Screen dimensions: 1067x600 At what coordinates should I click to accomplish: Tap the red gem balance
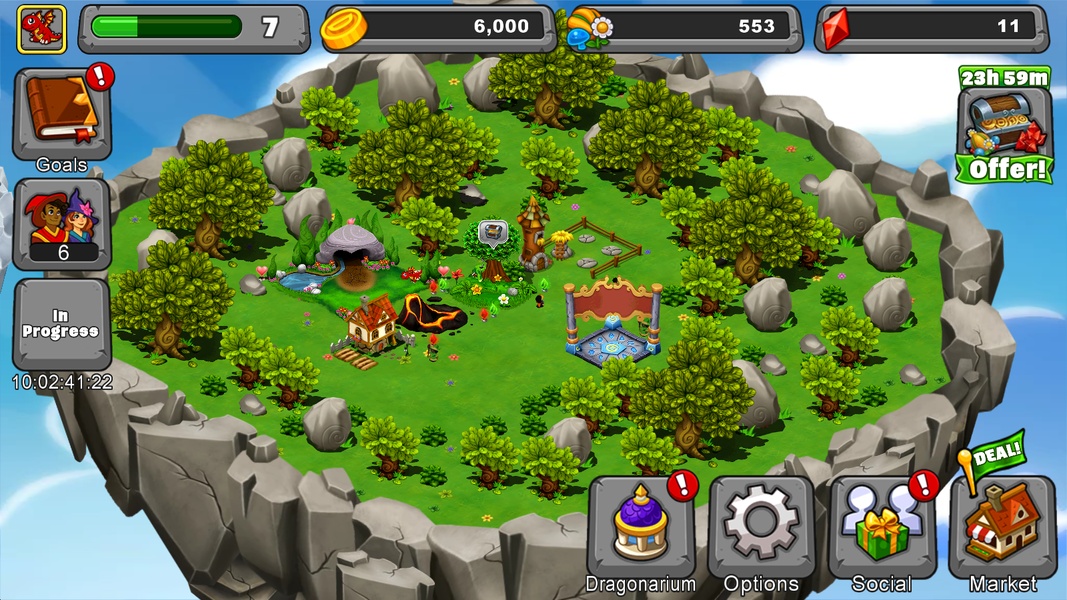tap(933, 28)
